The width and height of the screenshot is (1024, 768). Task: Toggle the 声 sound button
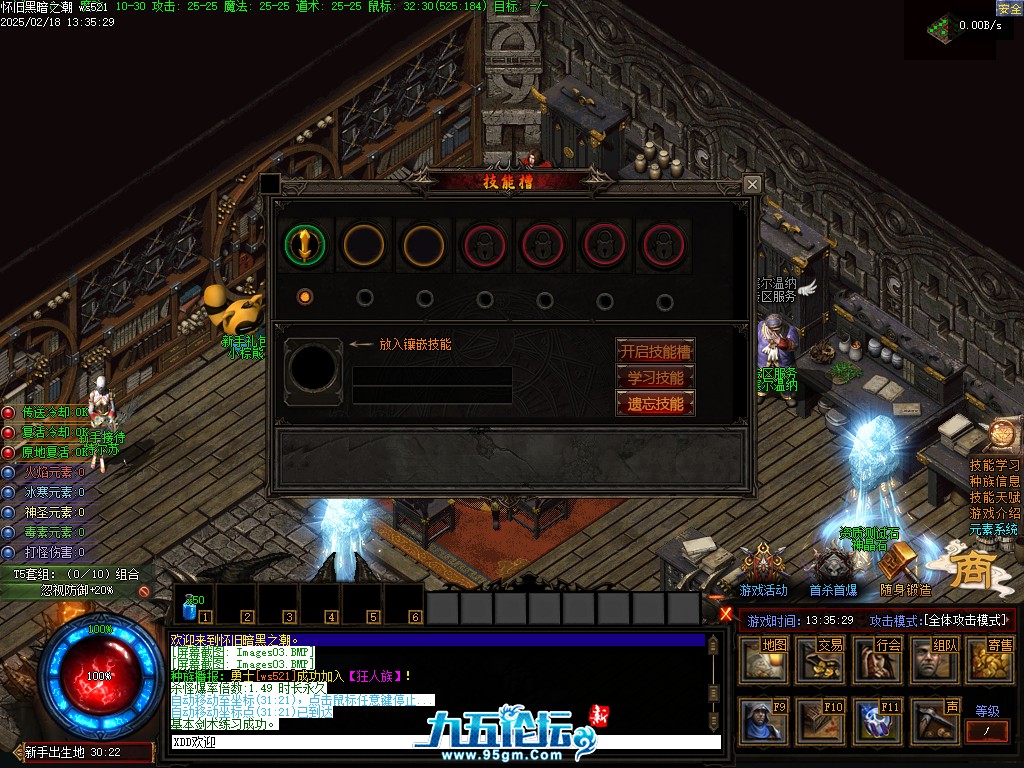(x=933, y=720)
